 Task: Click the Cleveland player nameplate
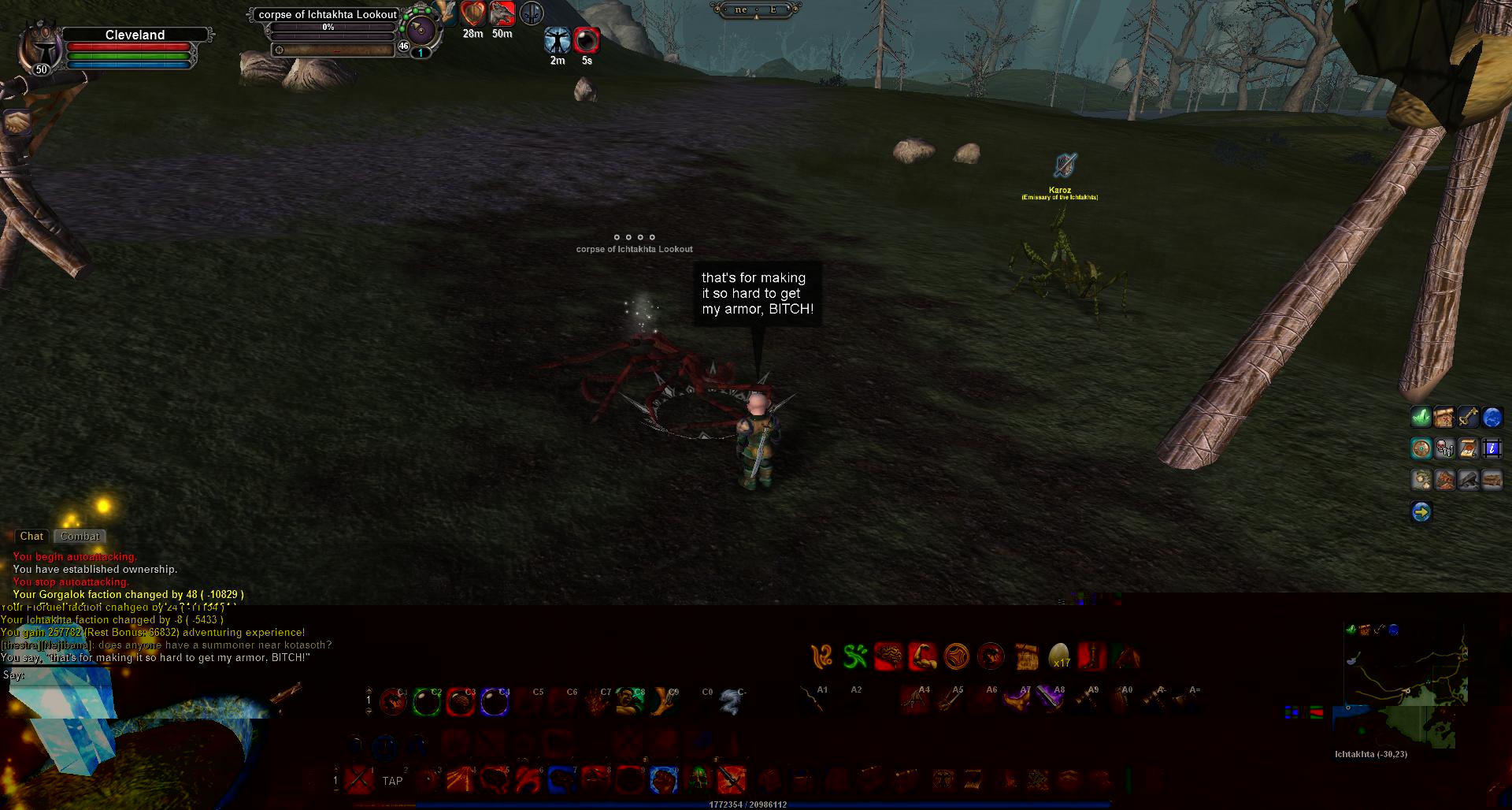(135, 35)
